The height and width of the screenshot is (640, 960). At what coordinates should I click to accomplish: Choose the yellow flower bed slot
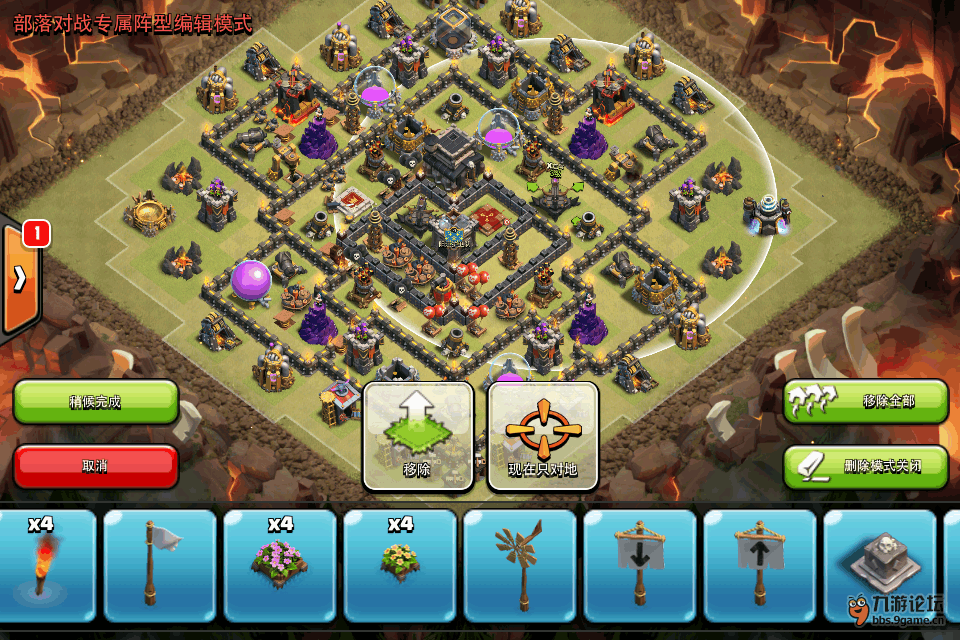pos(400,565)
